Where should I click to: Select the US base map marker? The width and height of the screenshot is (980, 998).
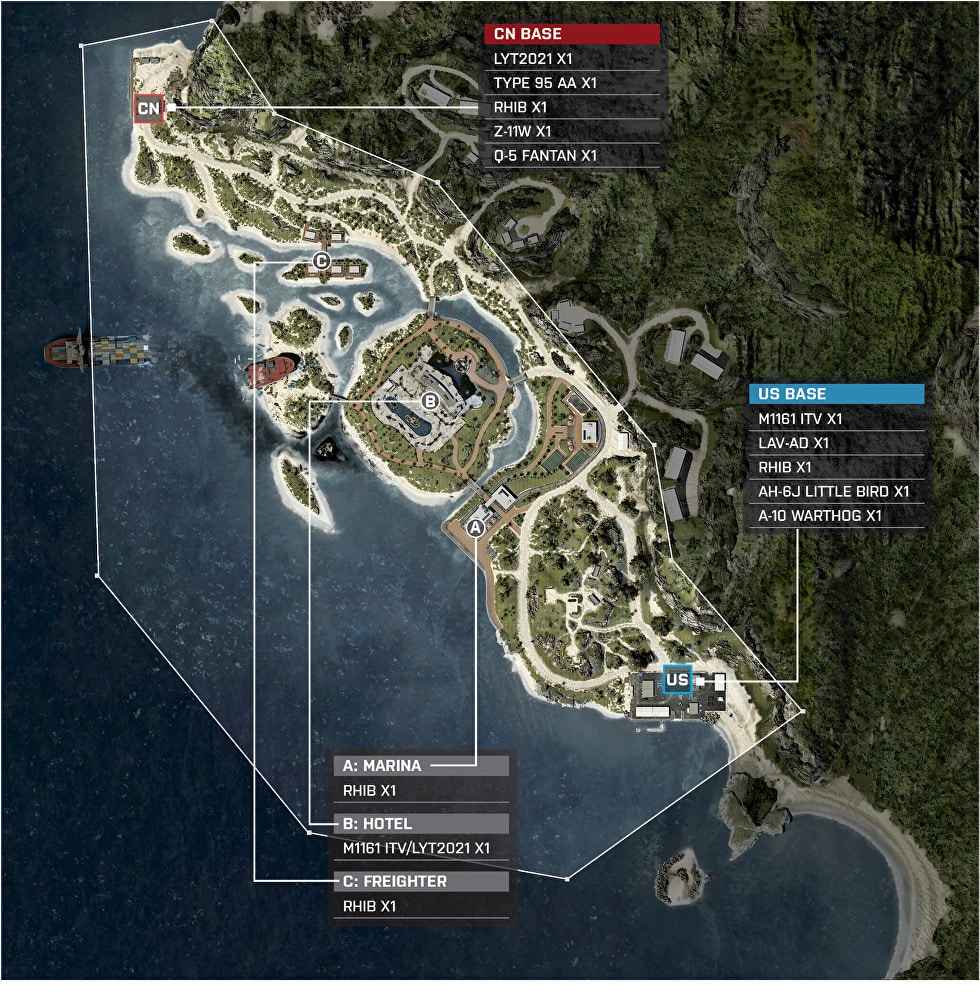click(677, 680)
